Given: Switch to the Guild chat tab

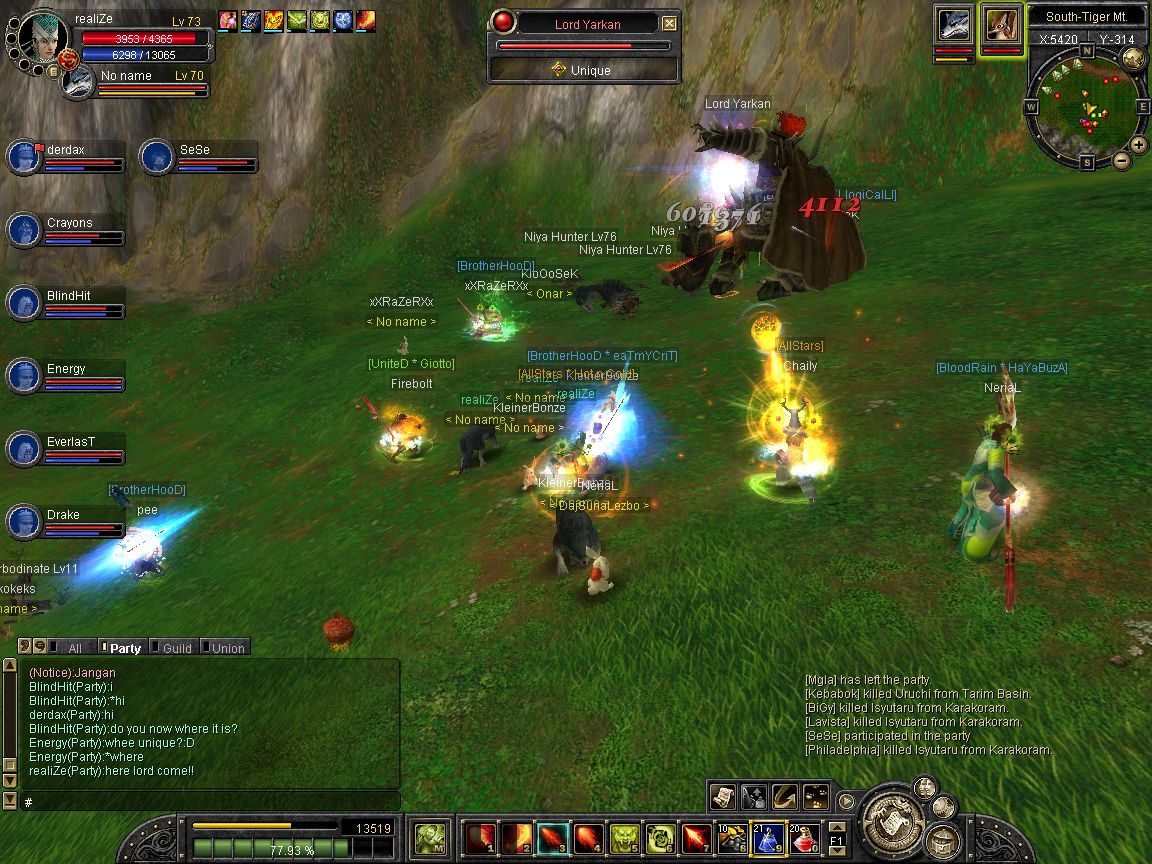Looking at the screenshot, I should [x=176, y=648].
